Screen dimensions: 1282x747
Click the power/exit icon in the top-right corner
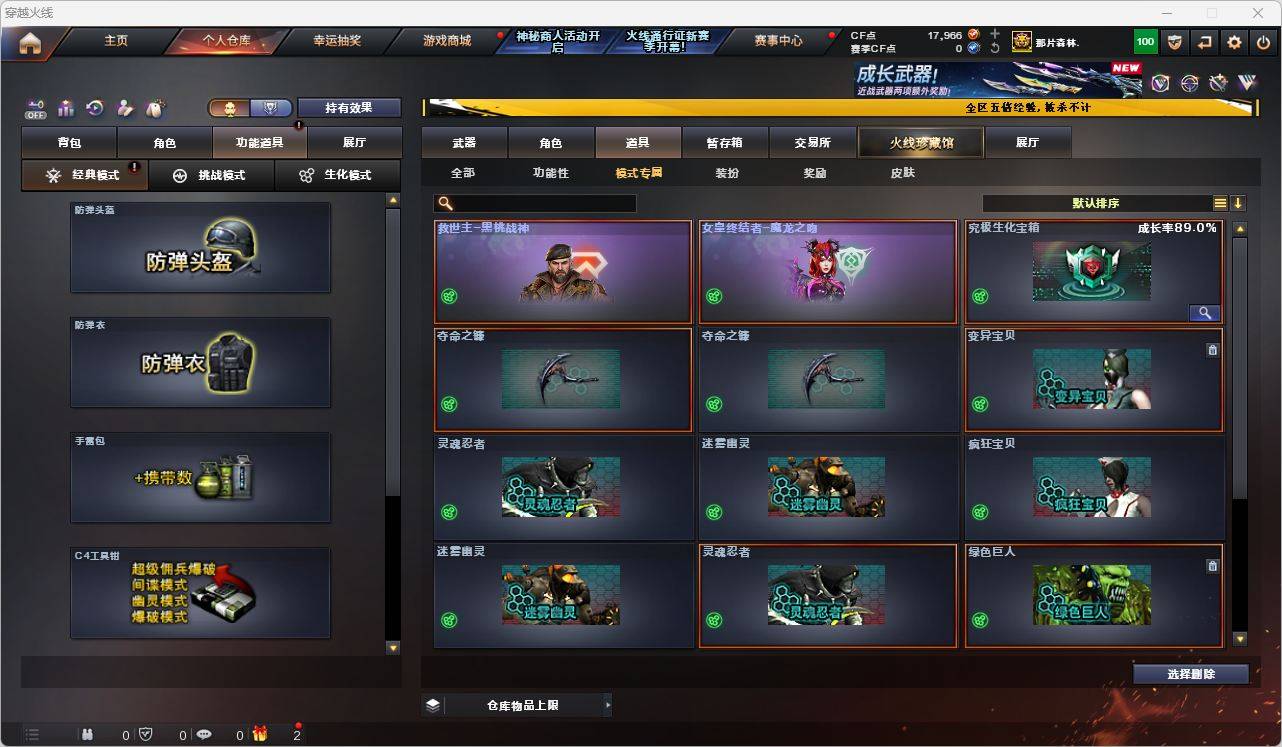(1262, 42)
